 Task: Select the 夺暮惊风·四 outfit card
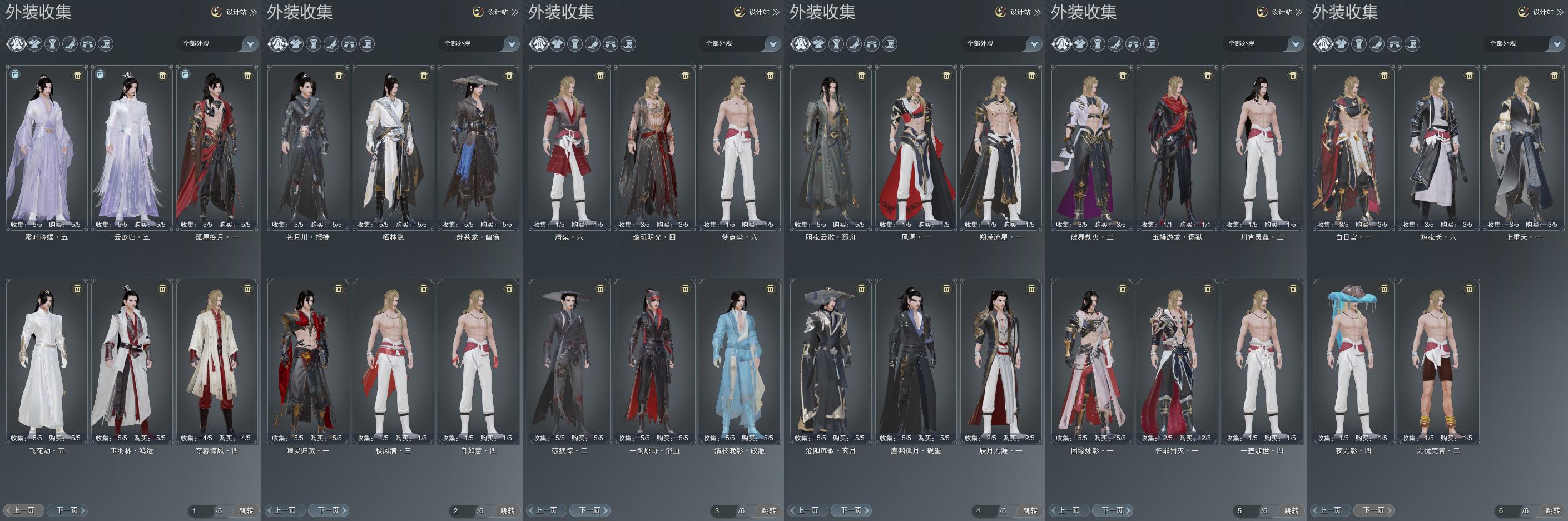click(217, 360)
